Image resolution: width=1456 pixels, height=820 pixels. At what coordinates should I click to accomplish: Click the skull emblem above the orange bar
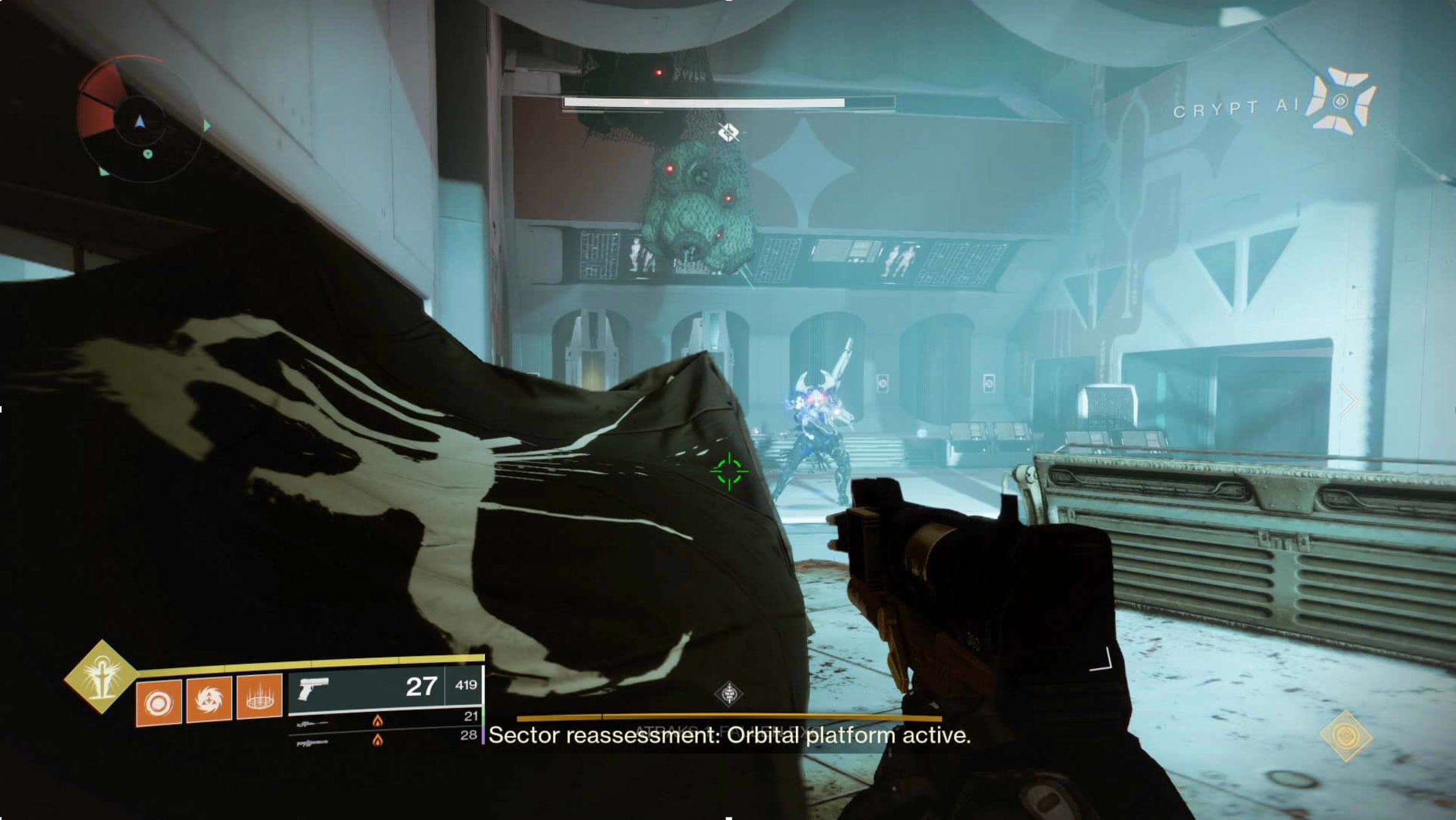click(x=729, y=694)
